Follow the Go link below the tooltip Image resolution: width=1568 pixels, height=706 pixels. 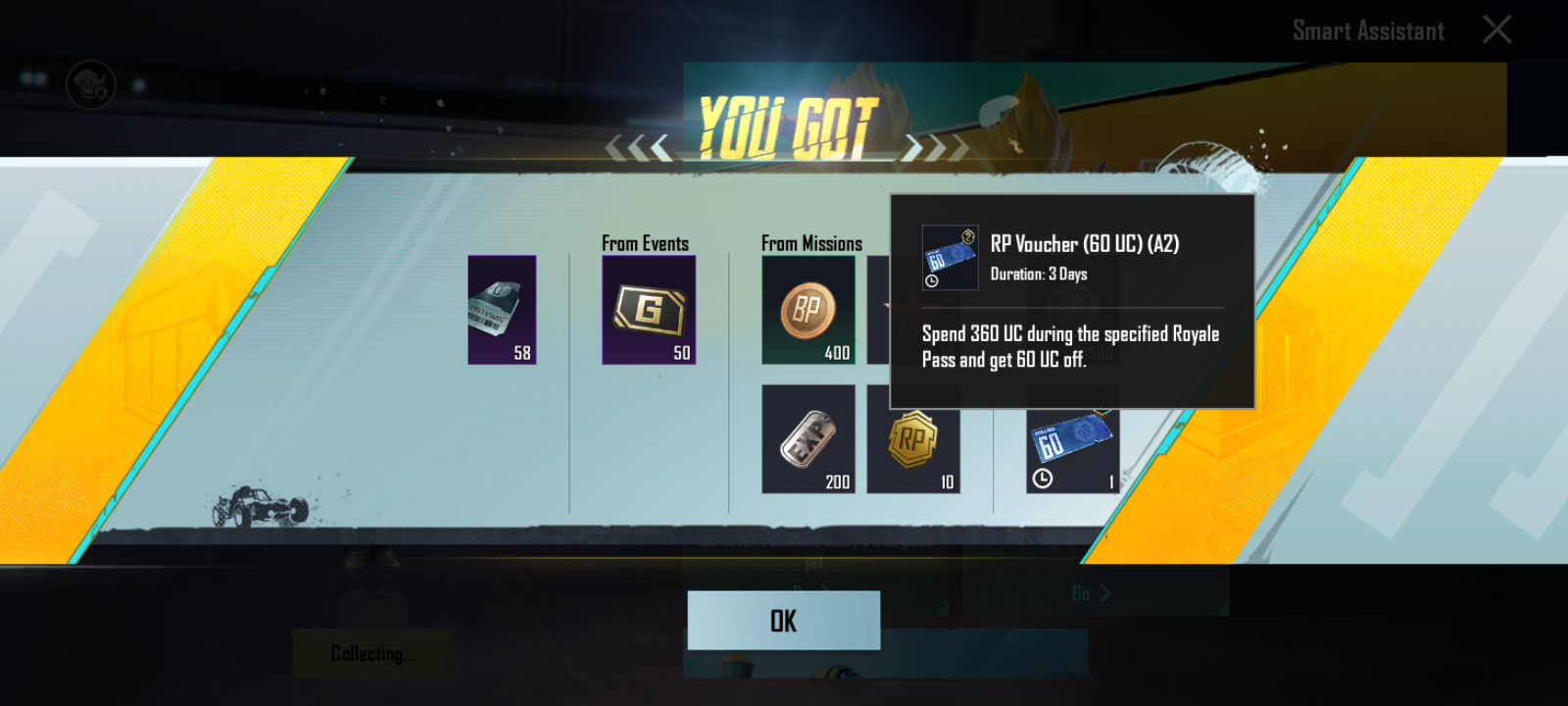[1081, 594]
